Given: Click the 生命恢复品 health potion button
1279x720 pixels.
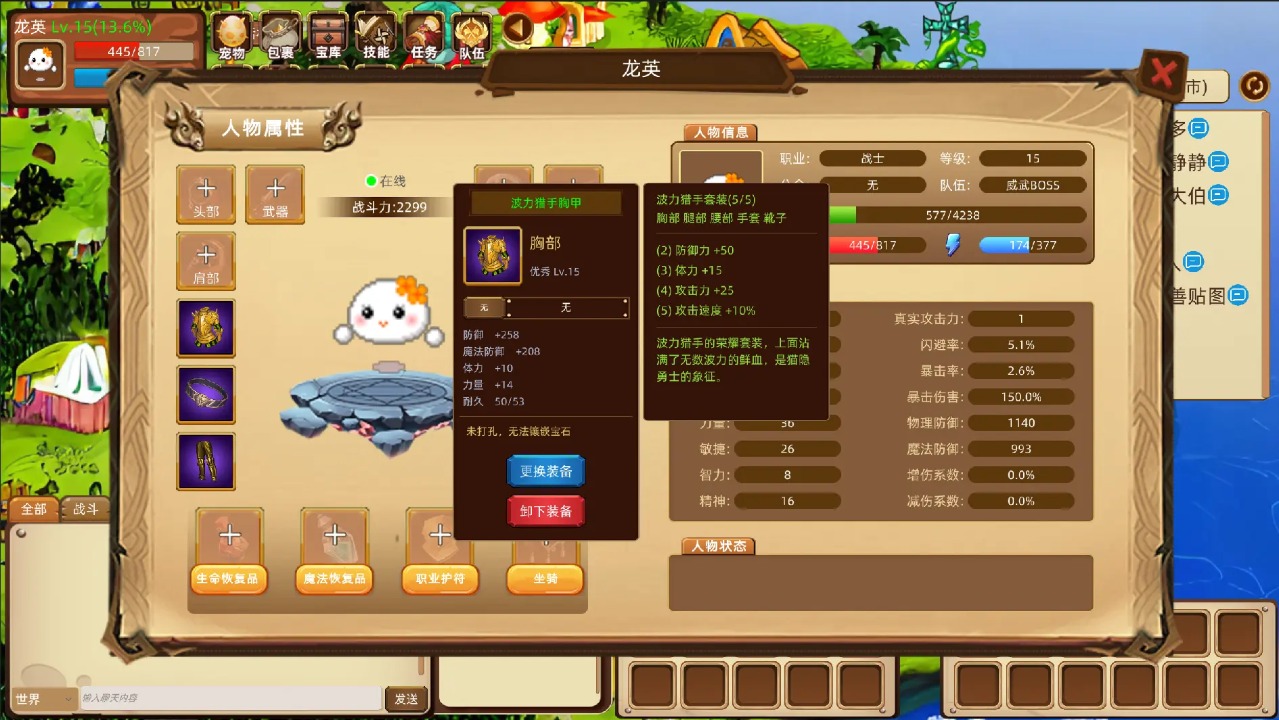Looking at the screenshot, I should coord(229,579).
